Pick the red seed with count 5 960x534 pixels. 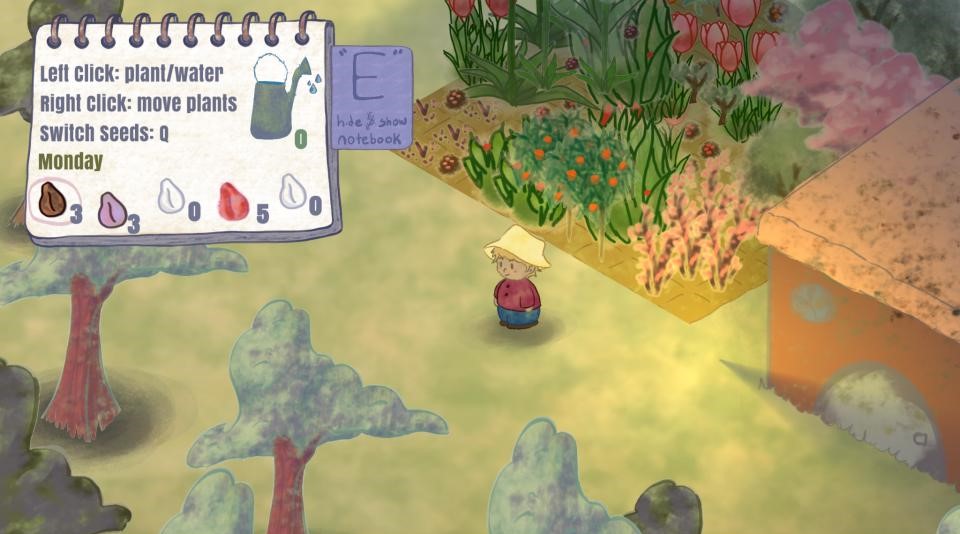(233, 201)
